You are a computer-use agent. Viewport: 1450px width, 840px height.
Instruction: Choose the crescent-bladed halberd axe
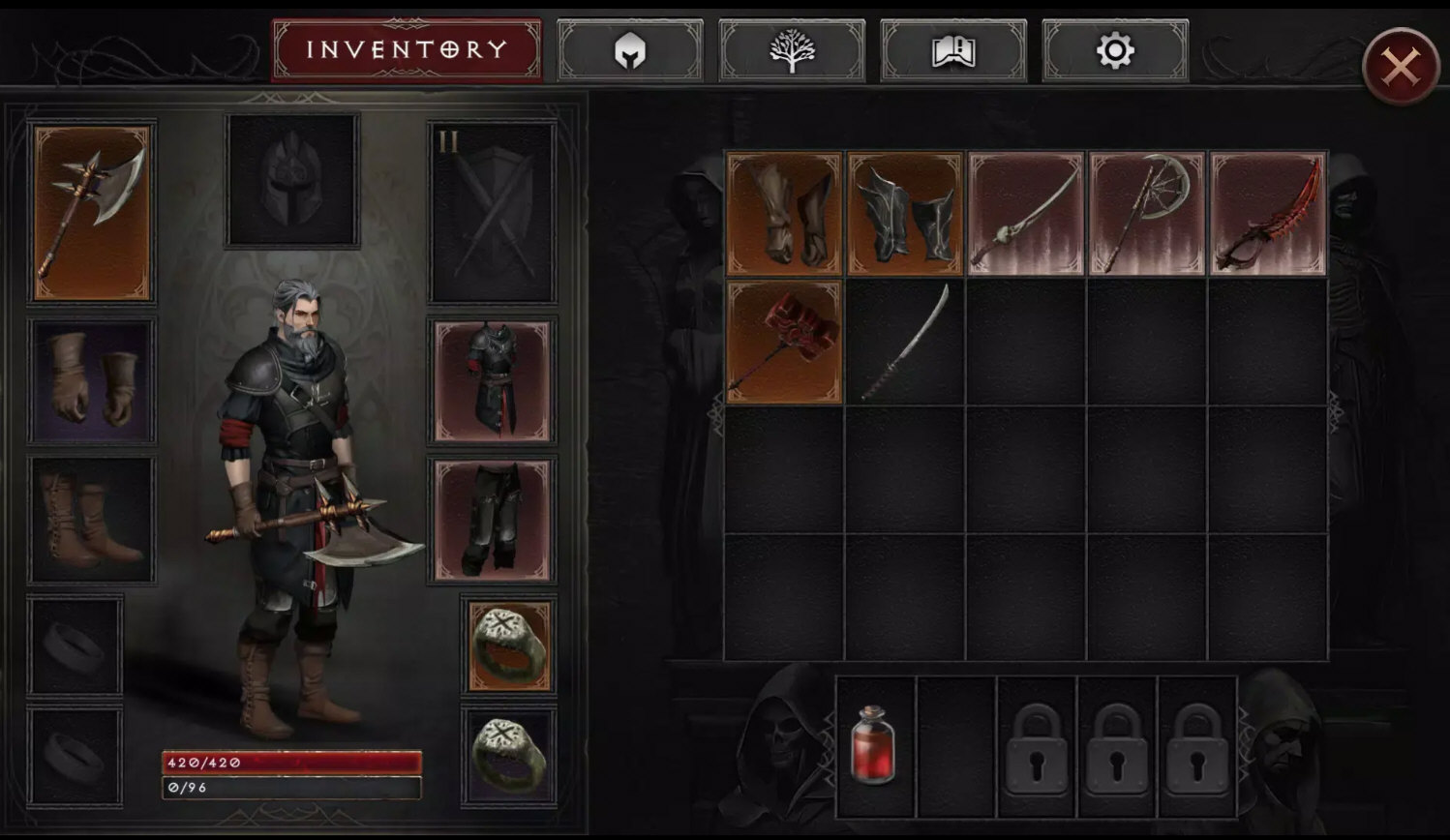click(1147, 214)
